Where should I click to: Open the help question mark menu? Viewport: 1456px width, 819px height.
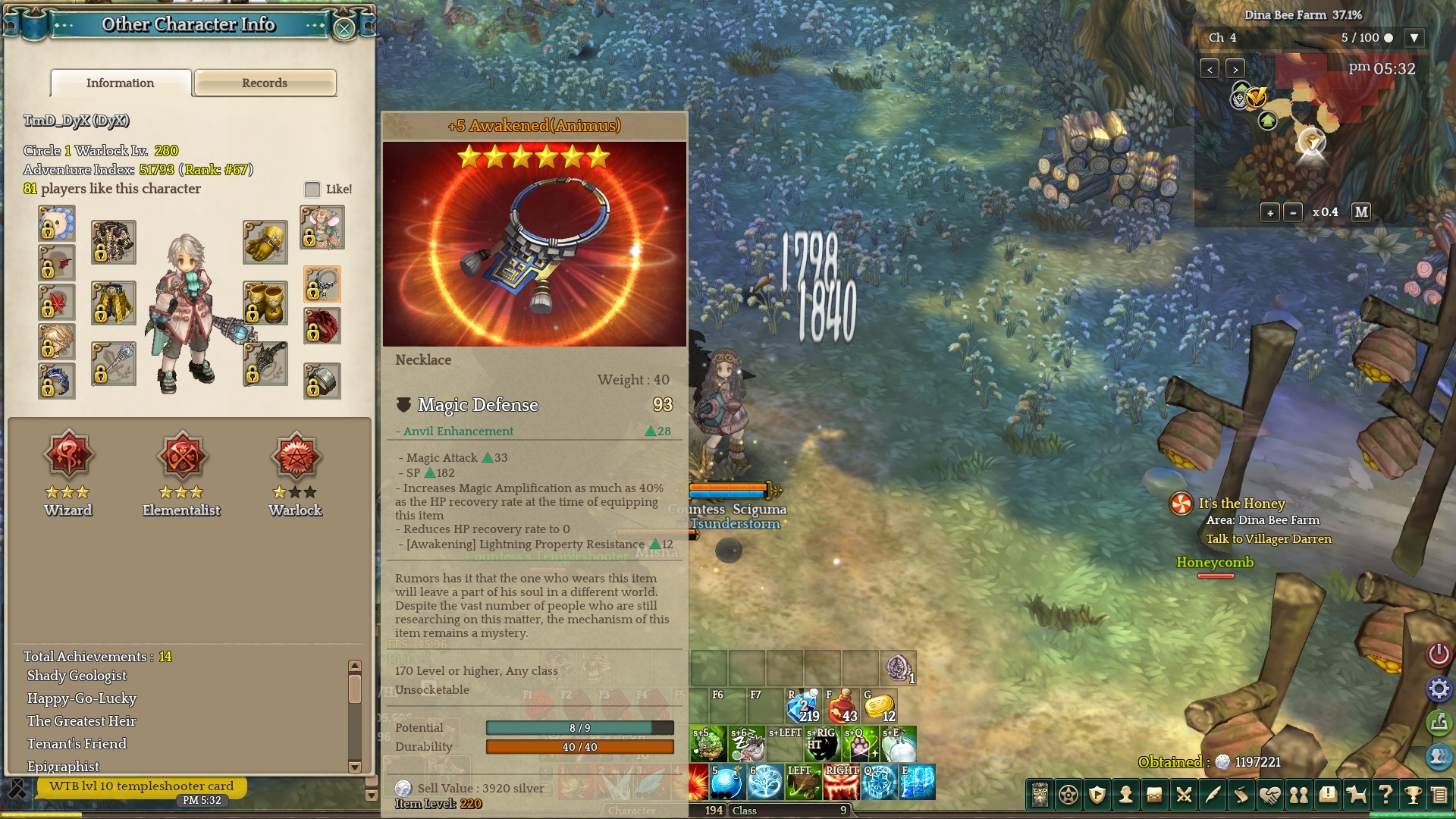click(x=1385, y=795)
